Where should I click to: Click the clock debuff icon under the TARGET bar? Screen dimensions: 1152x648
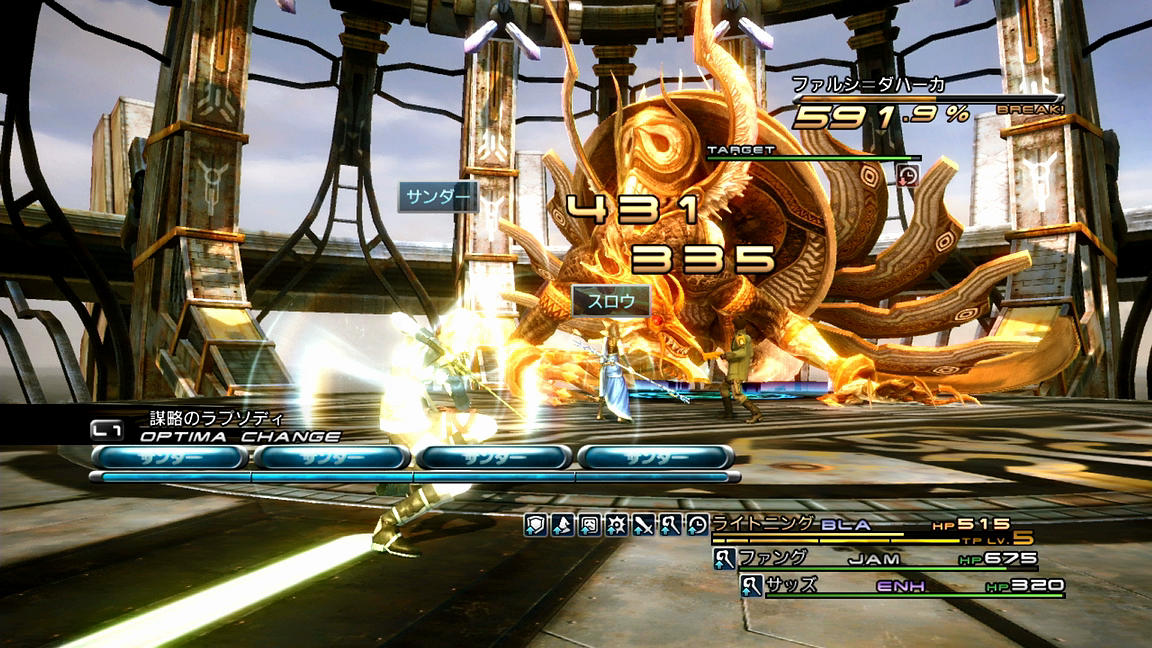907,175
